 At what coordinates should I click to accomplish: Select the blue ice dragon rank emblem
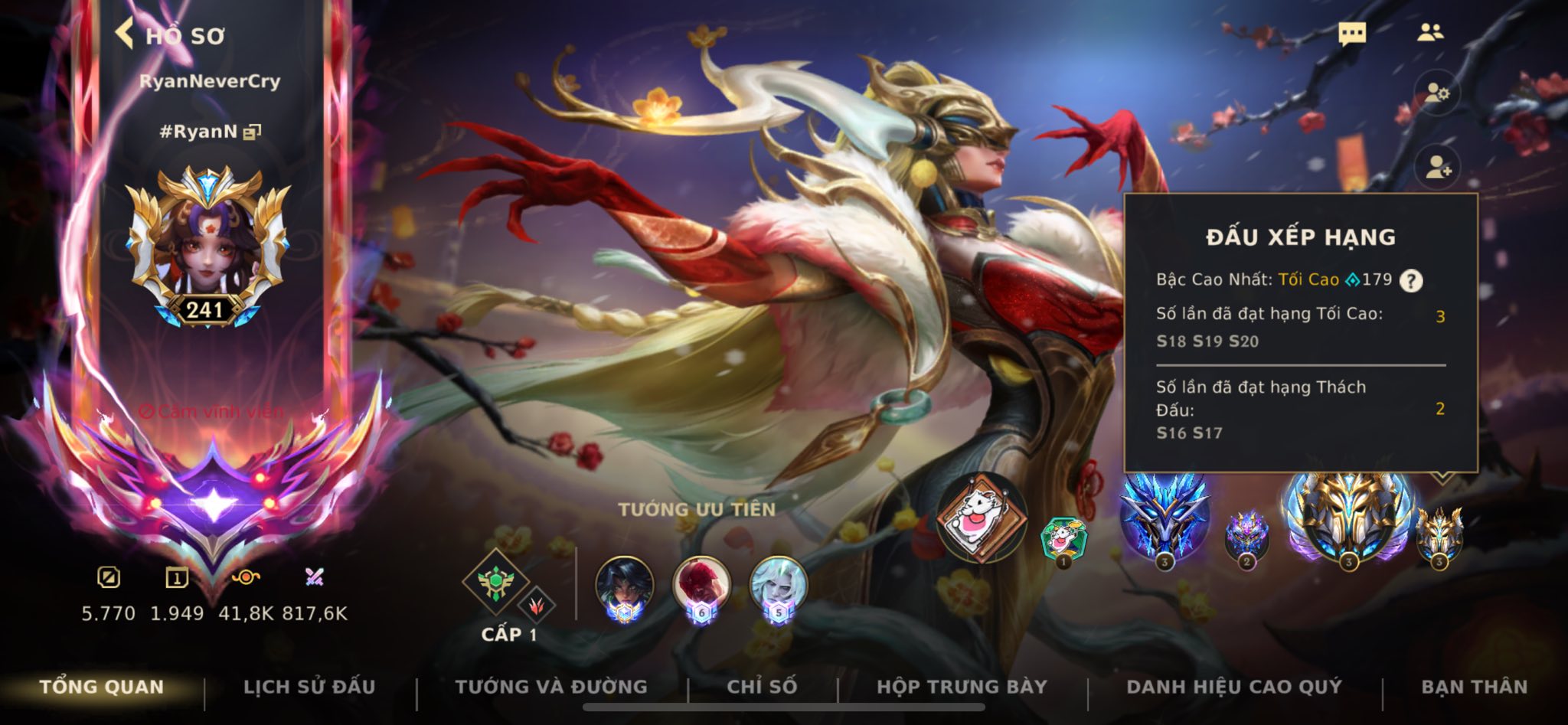click(x=1164, y=517)
